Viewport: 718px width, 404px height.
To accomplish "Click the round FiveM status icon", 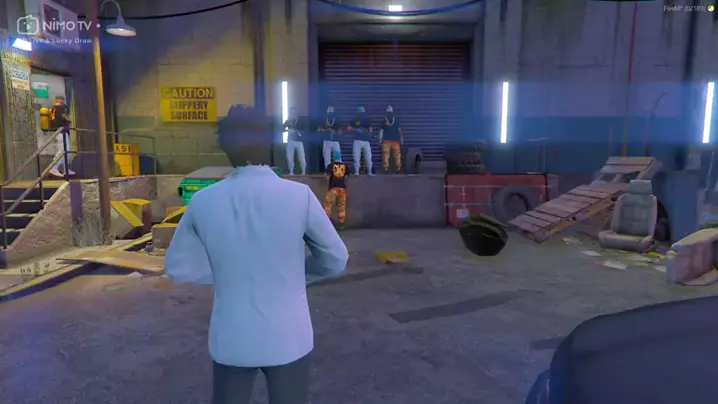I will 709,8.
